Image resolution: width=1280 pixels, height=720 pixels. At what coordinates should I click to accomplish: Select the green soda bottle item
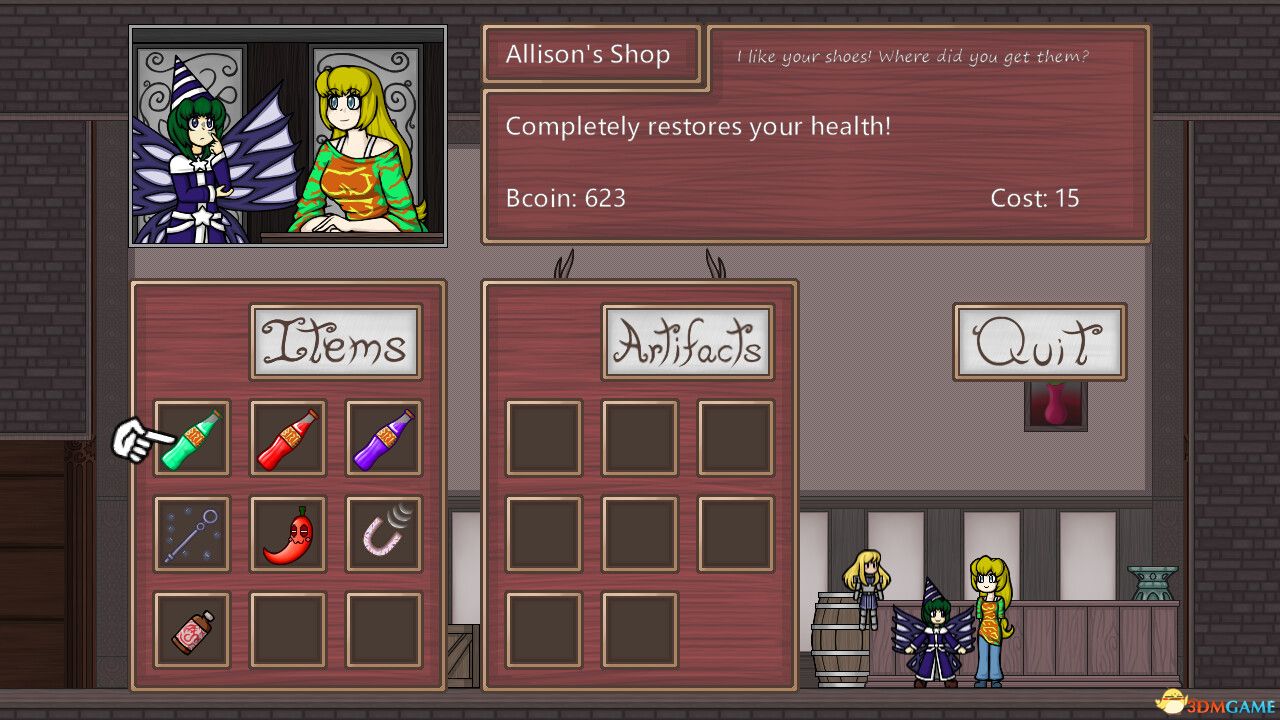[192, 438]
